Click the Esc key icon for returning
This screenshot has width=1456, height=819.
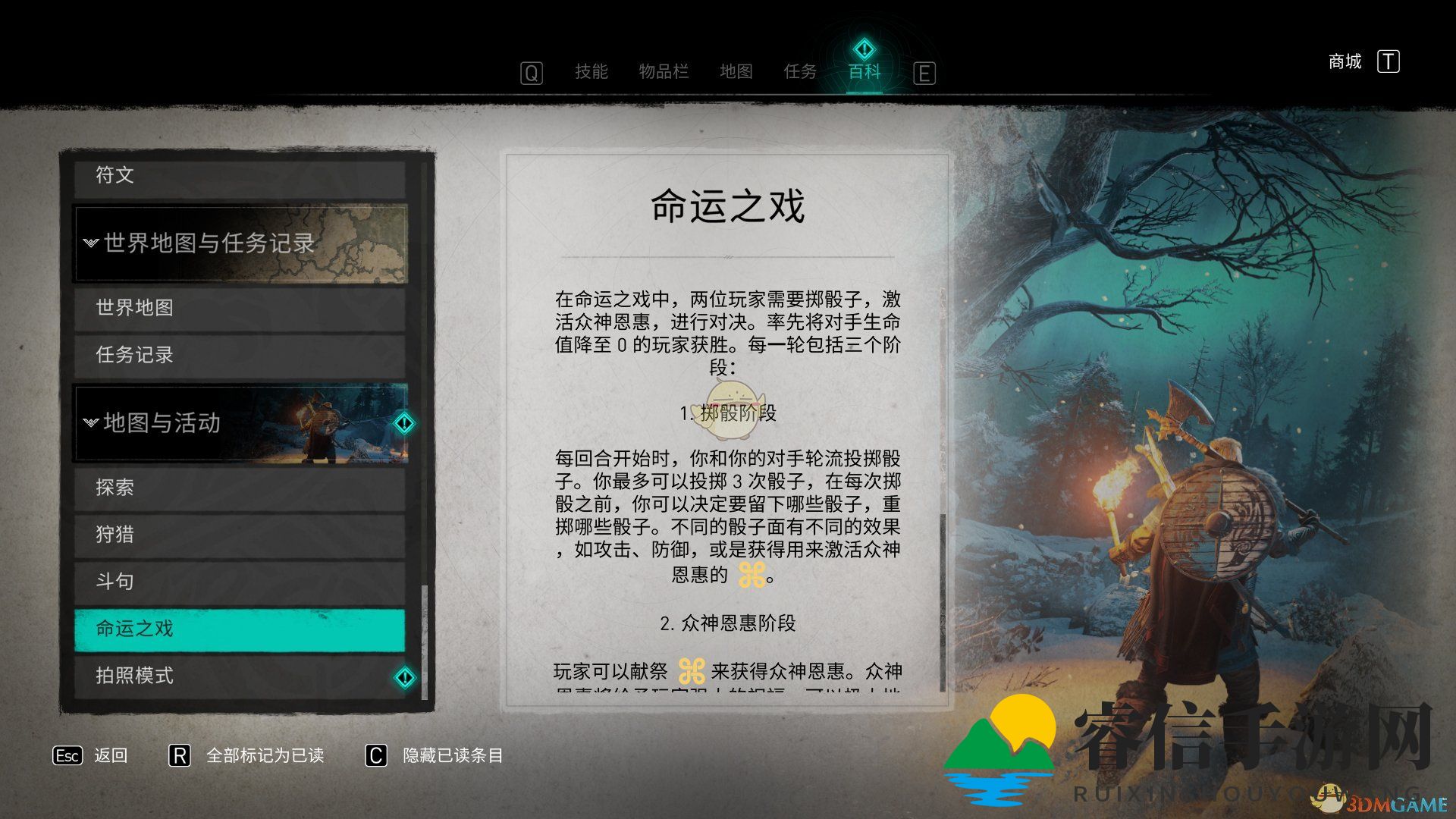point(67,755)
